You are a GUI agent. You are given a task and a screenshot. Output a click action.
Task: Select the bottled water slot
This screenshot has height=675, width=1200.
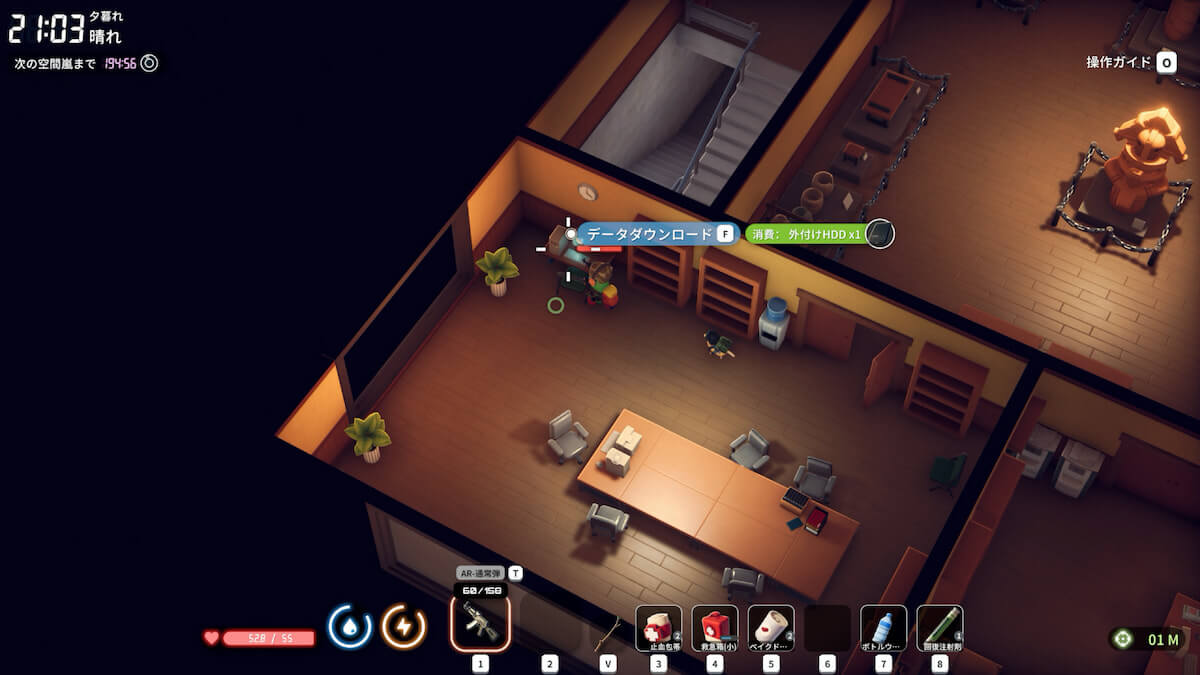click(x=883, y=628)
